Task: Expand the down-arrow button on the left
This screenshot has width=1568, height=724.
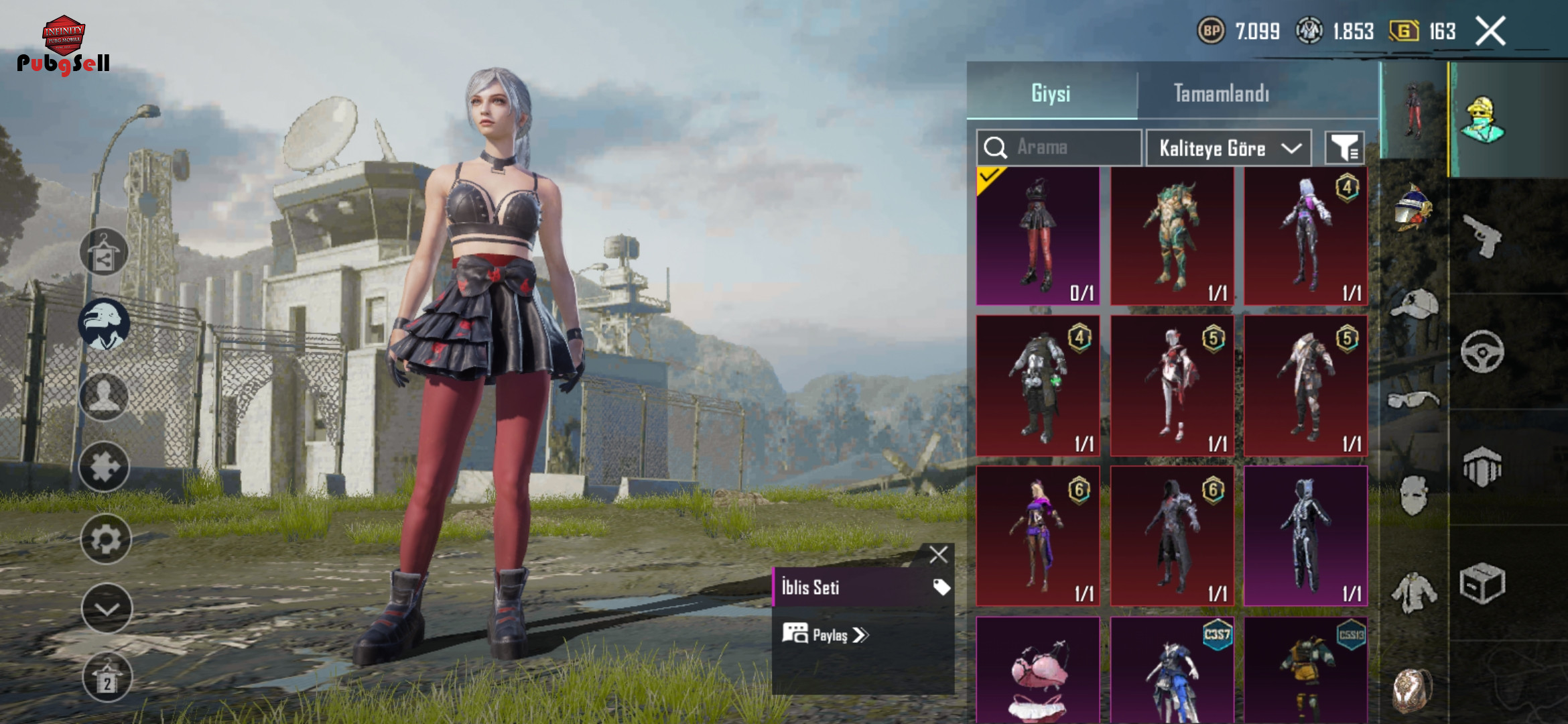Action: [106, 609]
